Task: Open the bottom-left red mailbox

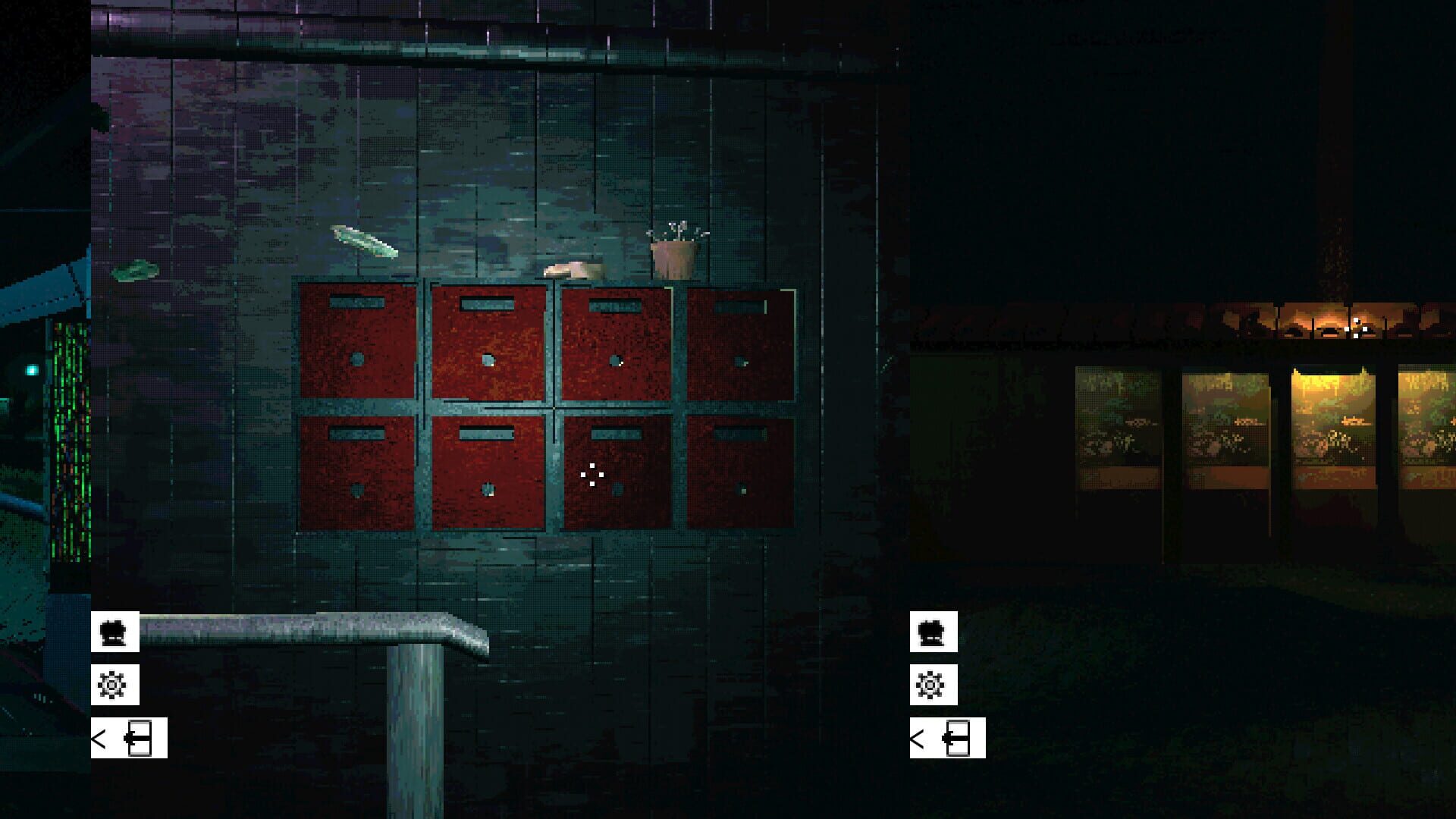Action: tap(356, 474)
